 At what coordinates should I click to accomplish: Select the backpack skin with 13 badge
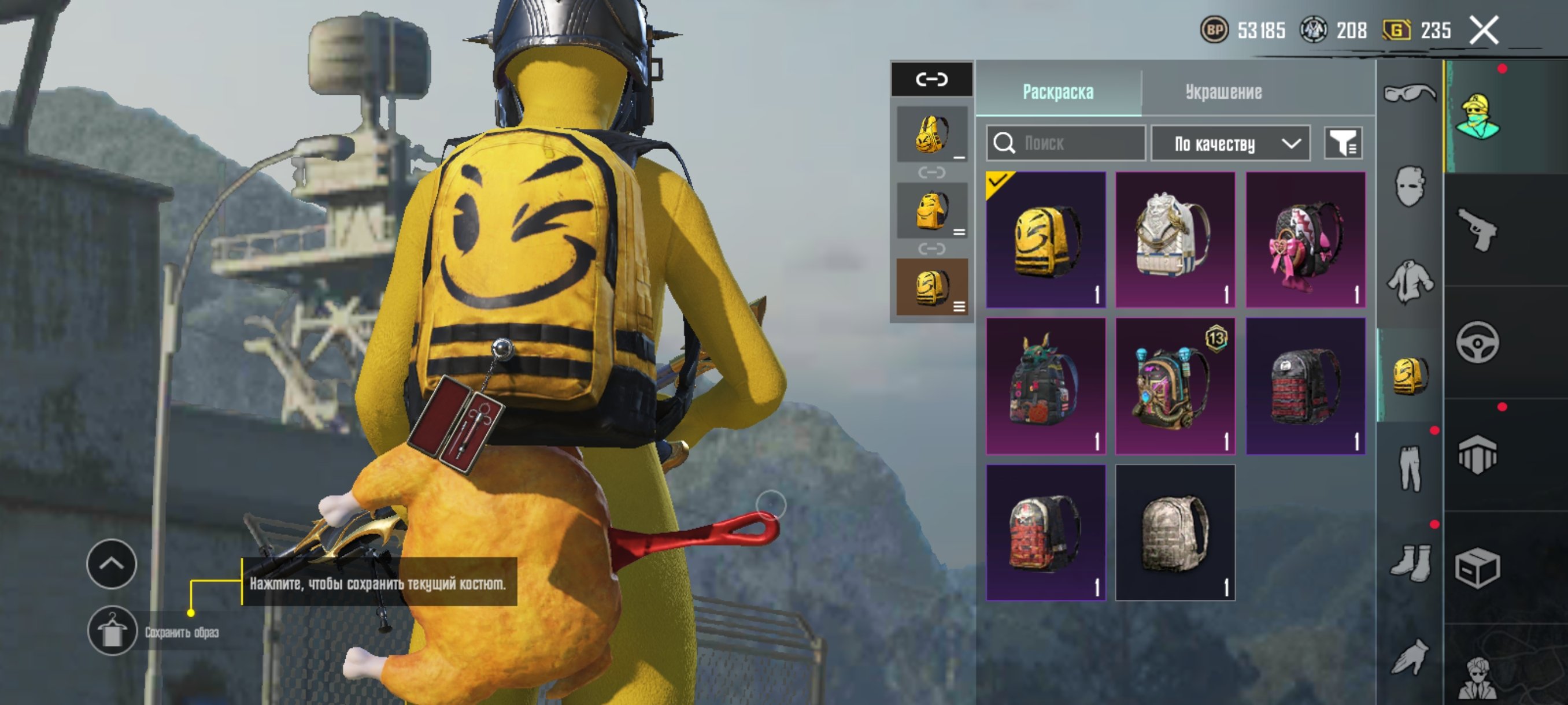pyautogui.click(x=1175, y=385)
